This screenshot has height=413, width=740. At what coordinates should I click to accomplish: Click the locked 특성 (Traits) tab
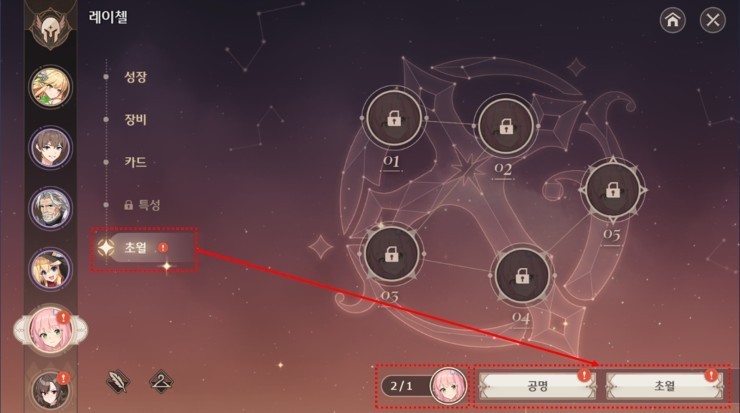coord(141,204)
